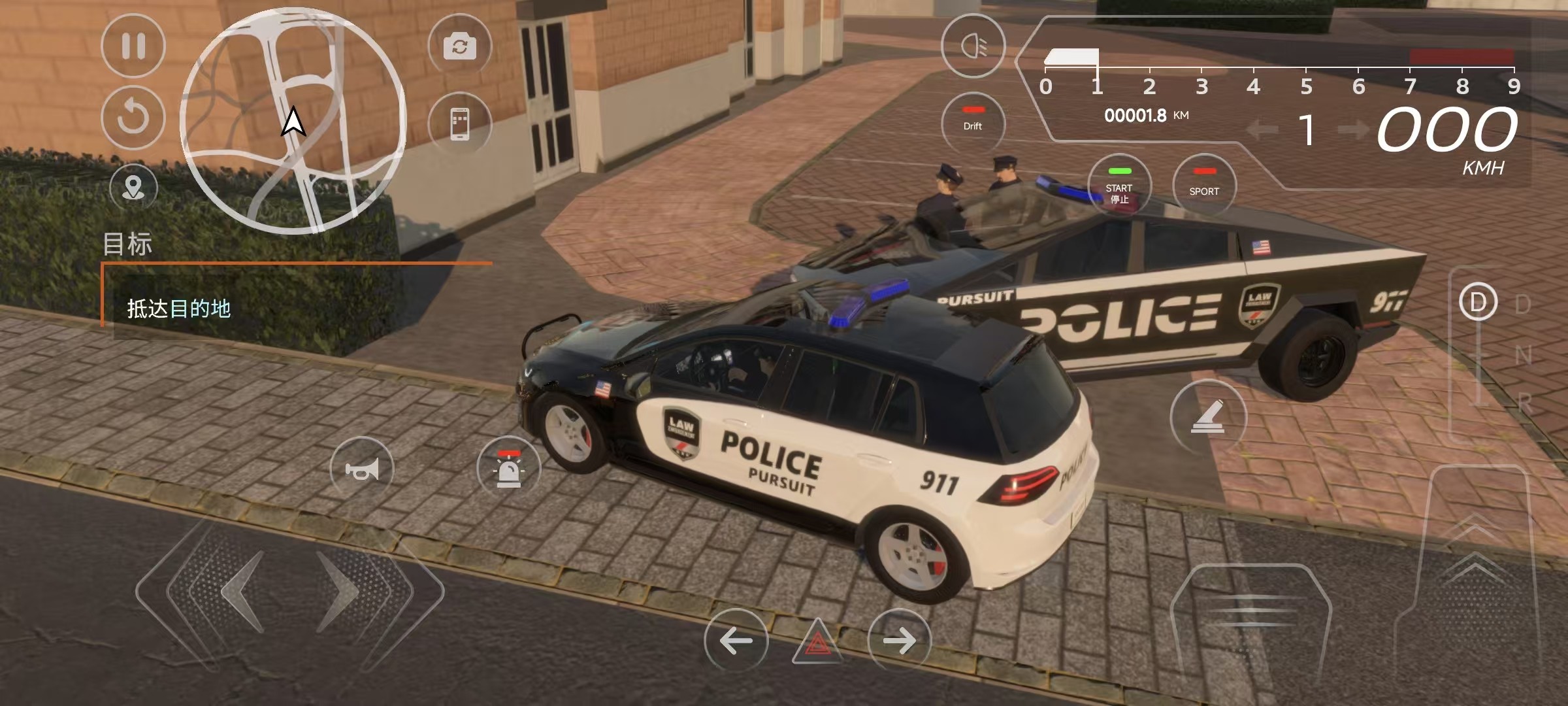This screenshot has height=706, width=1568.
Task: Engage the handbrake lever button
Action: click(x=1207, y=417)
